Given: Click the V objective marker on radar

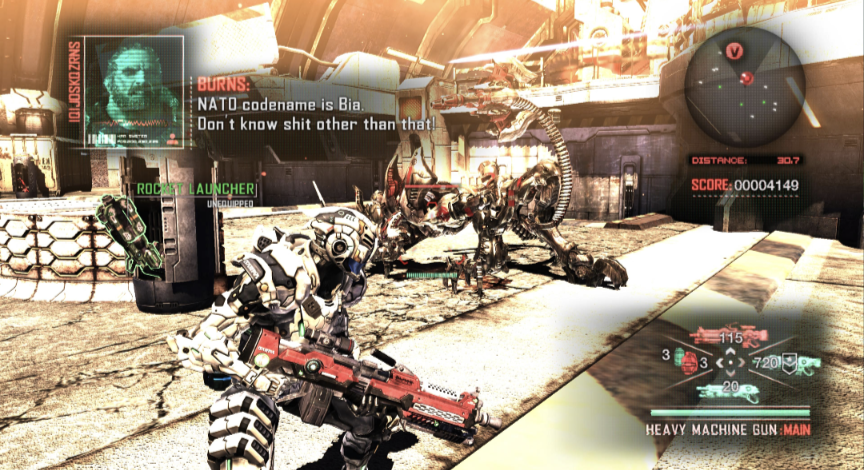Looking at the screenshot, I should (x=736, y=50).
